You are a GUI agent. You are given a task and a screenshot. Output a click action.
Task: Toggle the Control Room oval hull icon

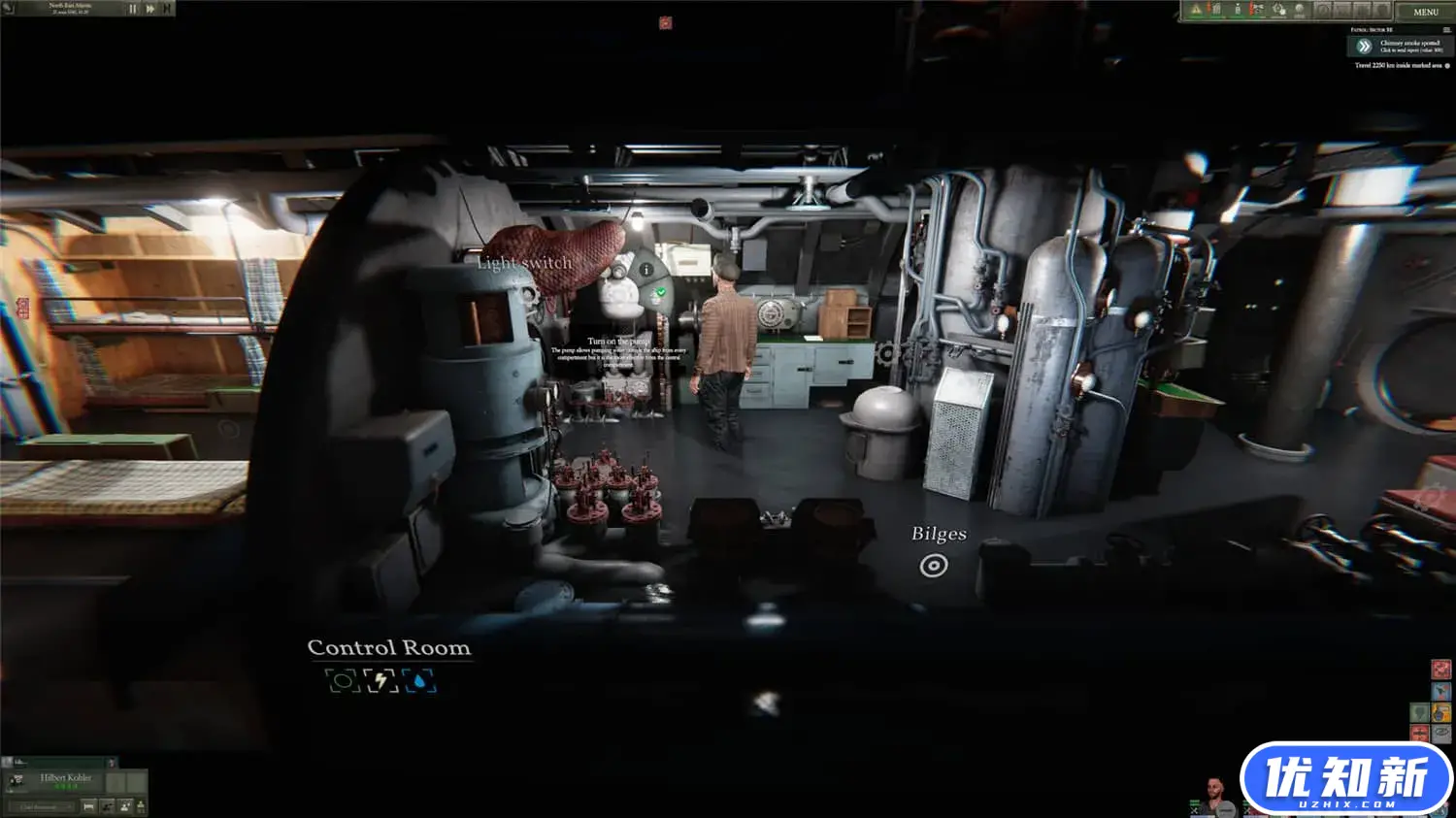click(x=342, y=681)
